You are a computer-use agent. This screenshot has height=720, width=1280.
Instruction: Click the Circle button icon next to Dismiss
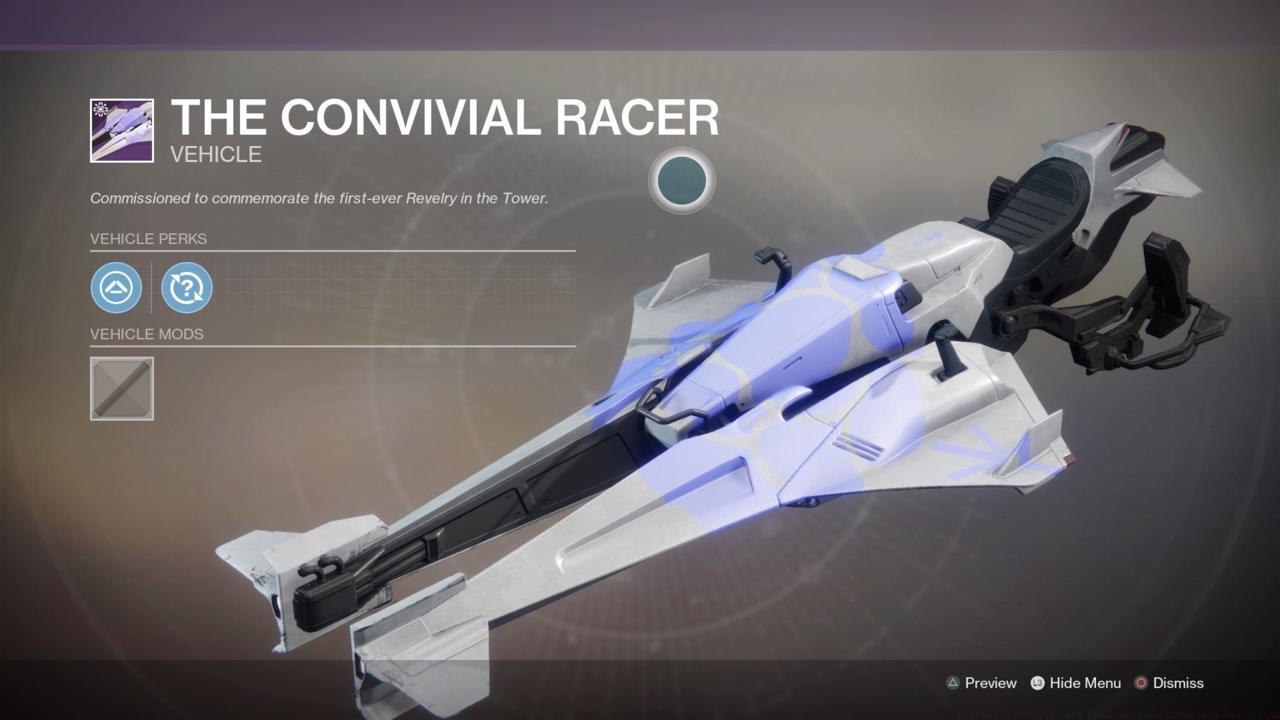pyautogui.click(x=1140, y=683)
